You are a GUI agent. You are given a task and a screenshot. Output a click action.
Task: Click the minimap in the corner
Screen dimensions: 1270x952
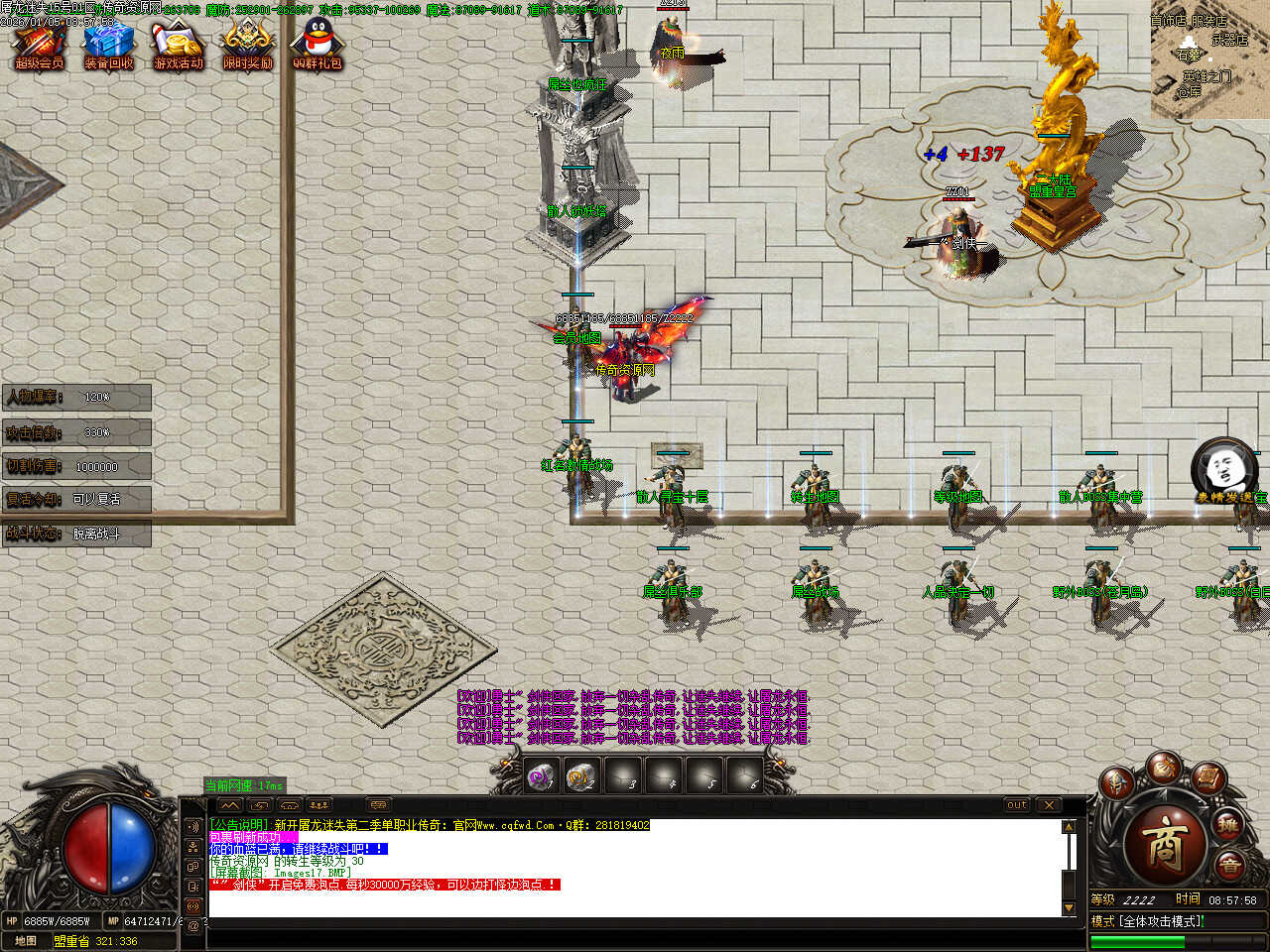(x=1209, y=59)
